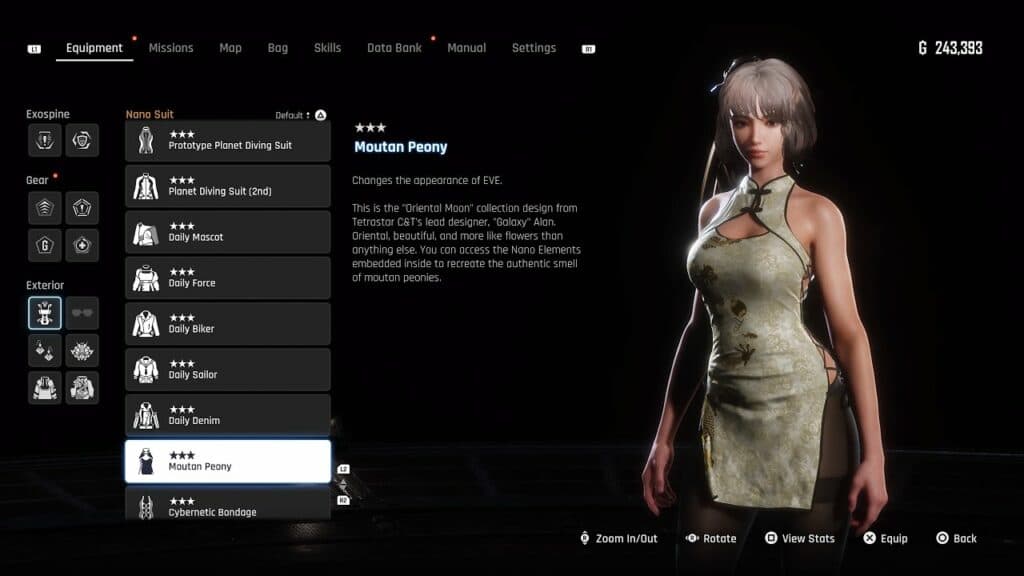Click the Equip button
The height and width of the screenshot is (576, 1024).
click(885, 538)
